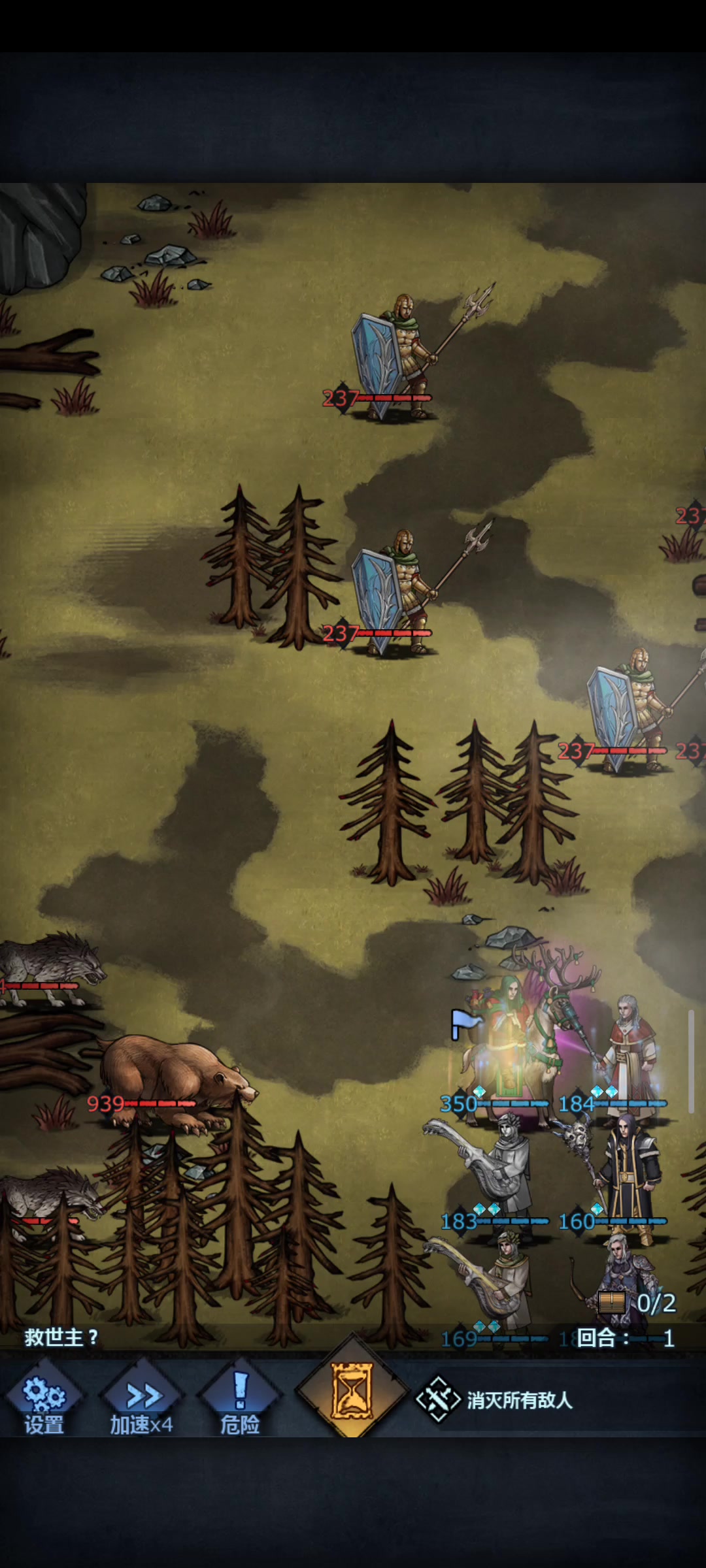Select the petrified lute player with 183 HP
The image size is (706, 1568).
click(x=503, y=1169)
